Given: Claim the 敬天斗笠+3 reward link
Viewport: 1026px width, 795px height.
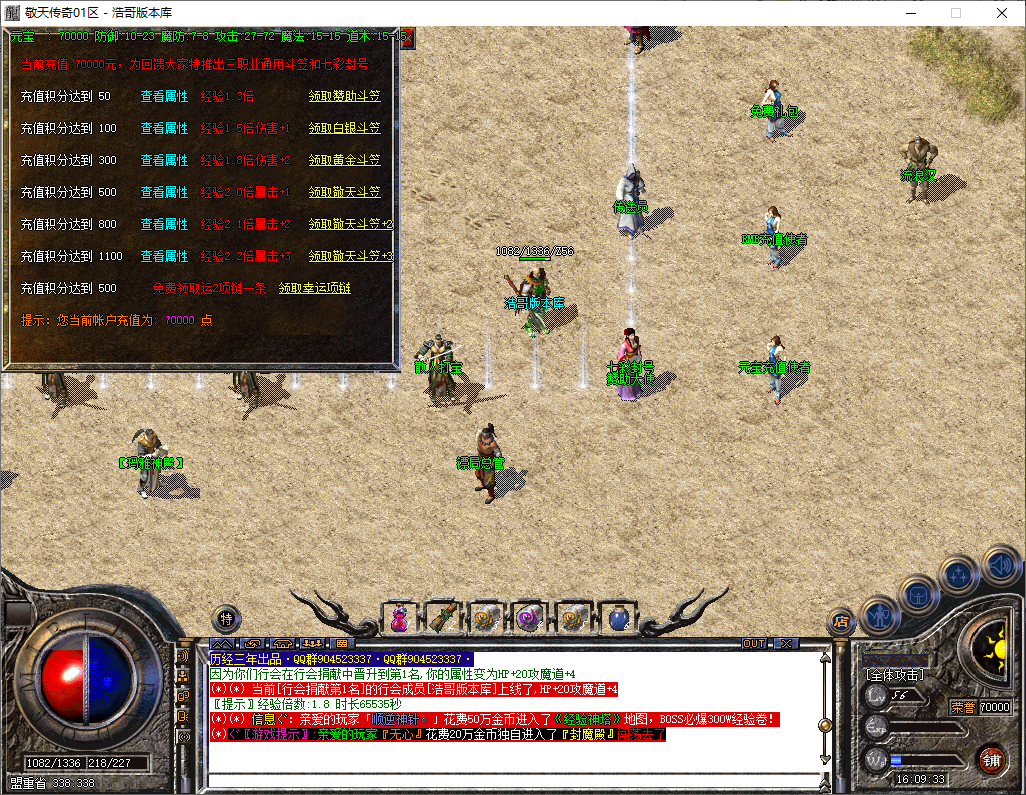Looking at the screenshot, I should click(350, 257).
